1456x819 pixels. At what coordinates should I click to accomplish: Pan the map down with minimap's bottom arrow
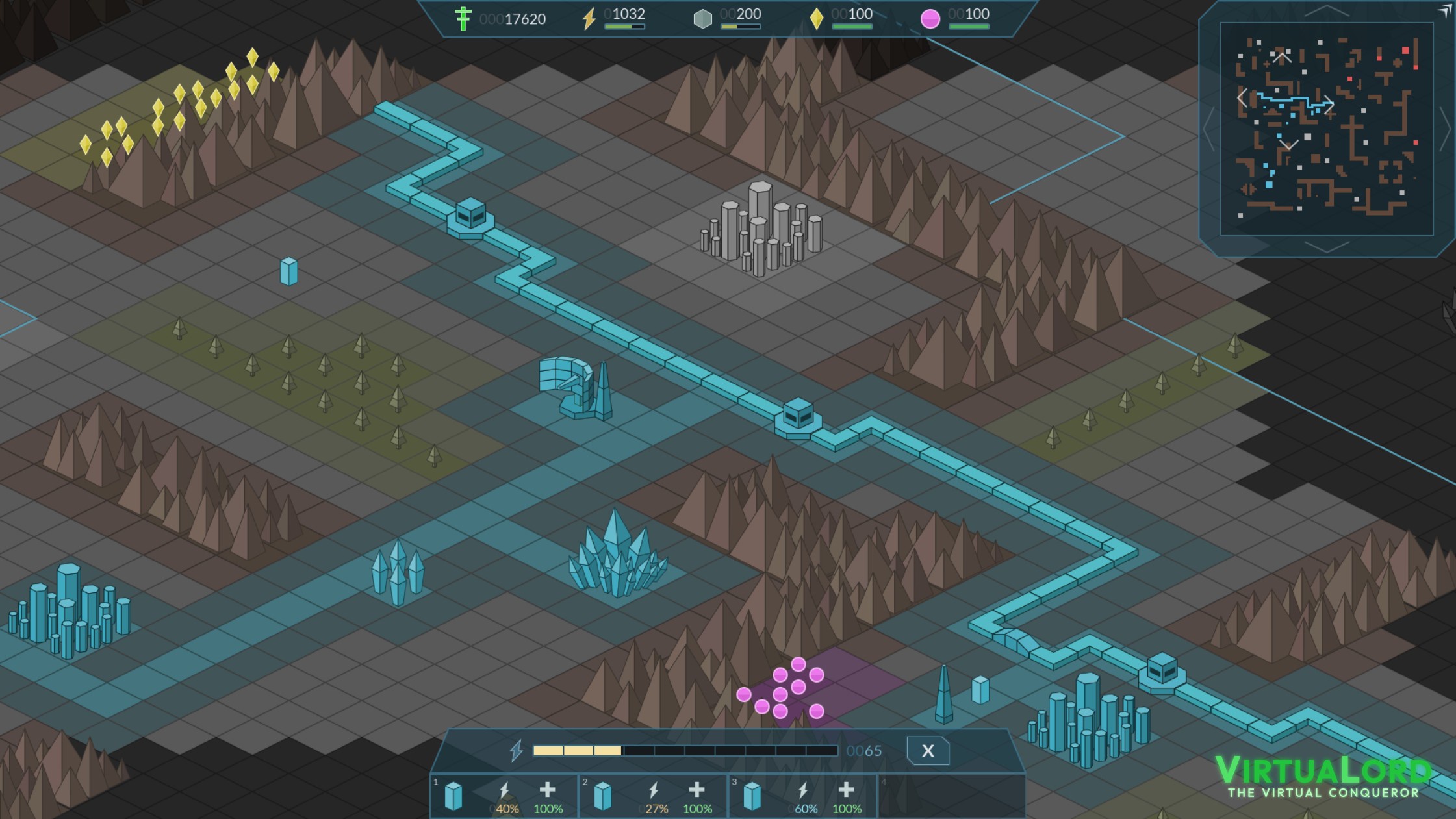point(1327,247)
